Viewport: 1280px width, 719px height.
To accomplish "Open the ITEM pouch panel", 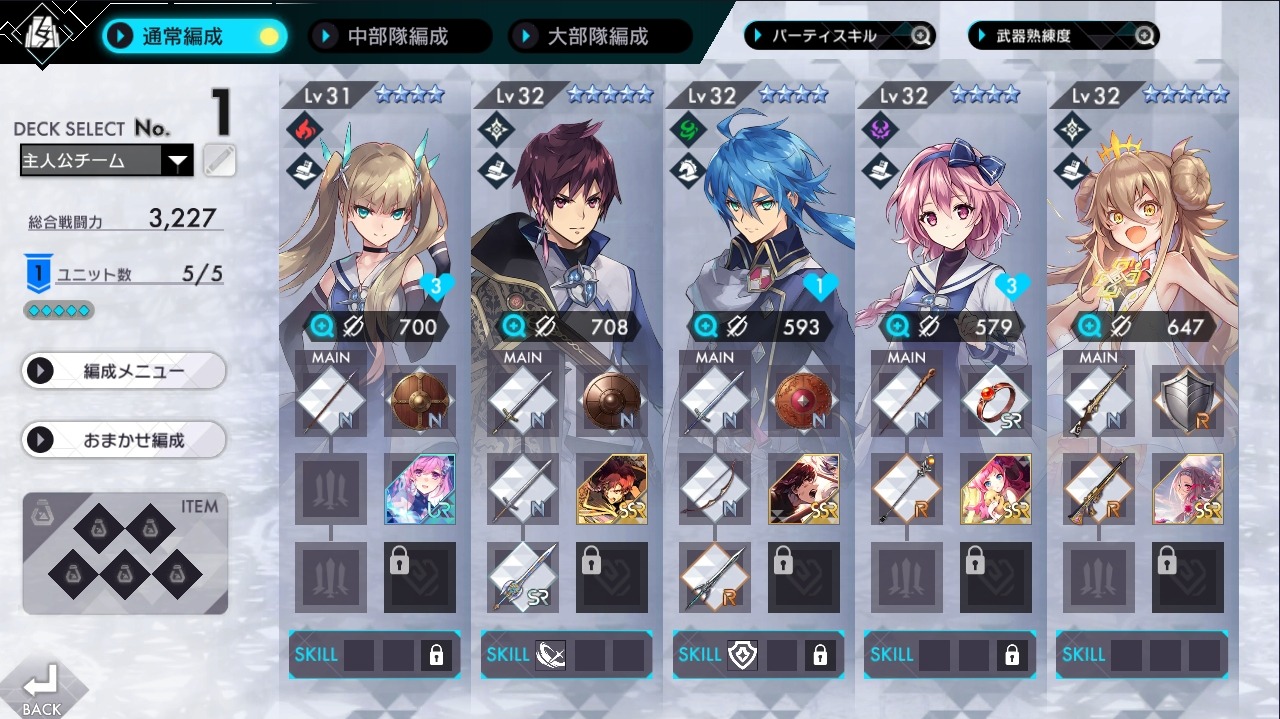I will [125, 553].
